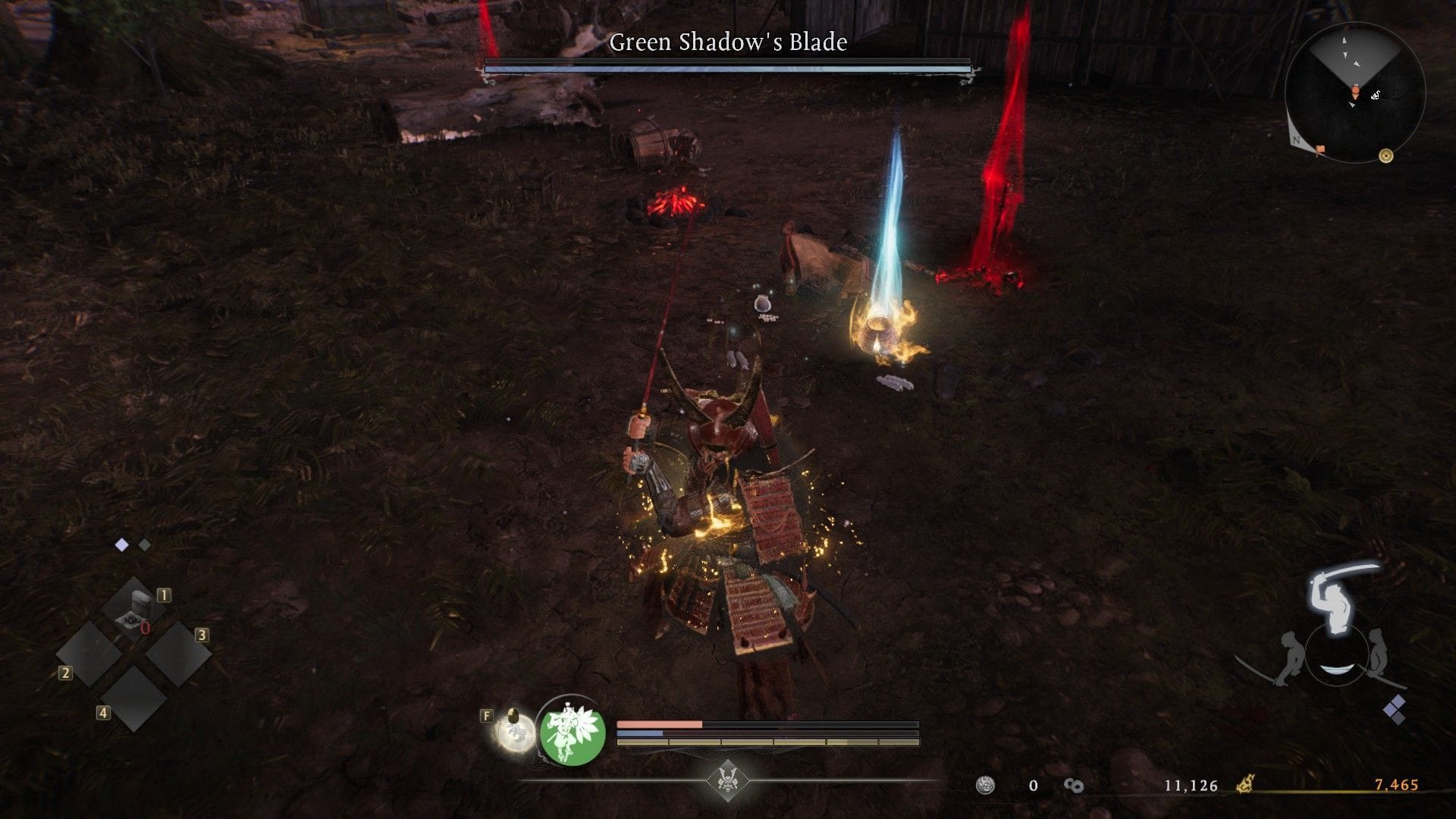Open the crescent blade icon inside the stance circle
This screenshot has height=819, width=1456.
[x=1338, y=669]
